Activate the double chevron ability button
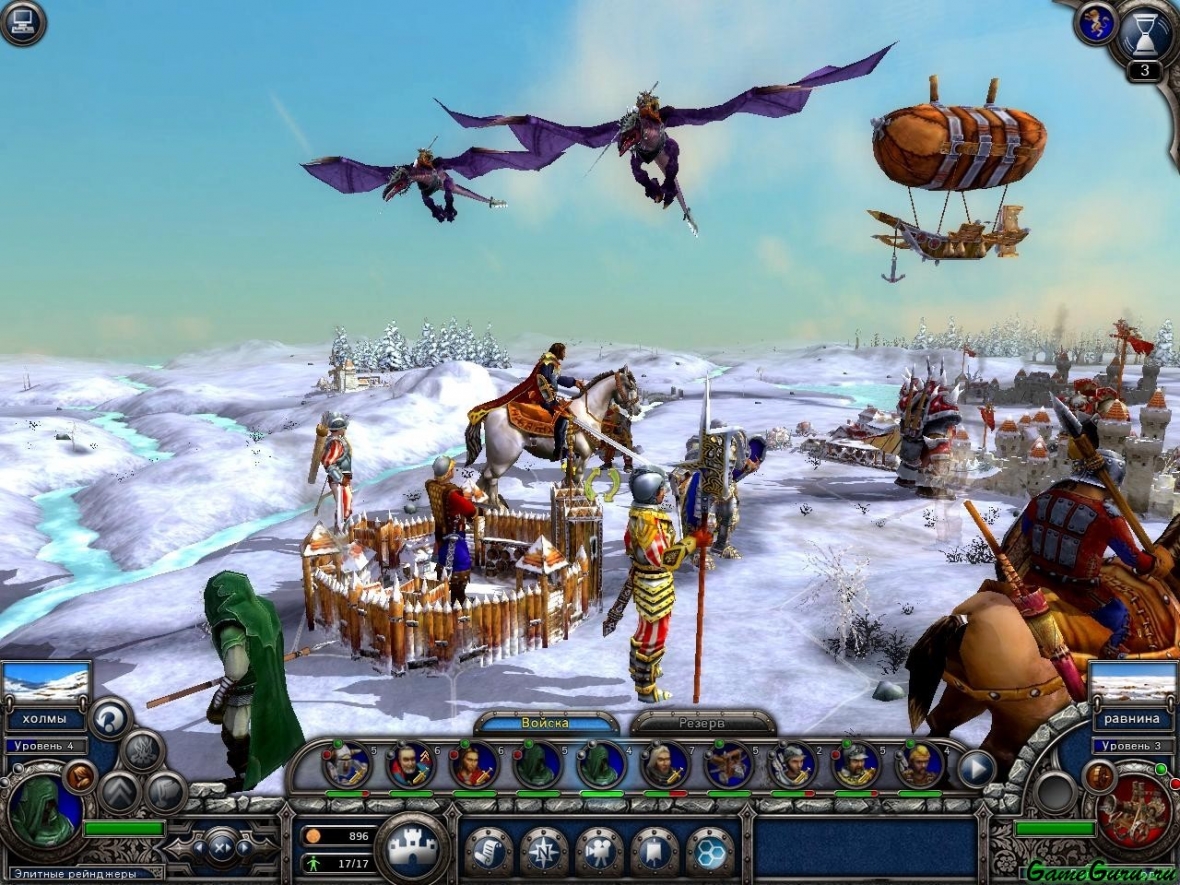The image size is (1180, 885). (x=118, y=792)
